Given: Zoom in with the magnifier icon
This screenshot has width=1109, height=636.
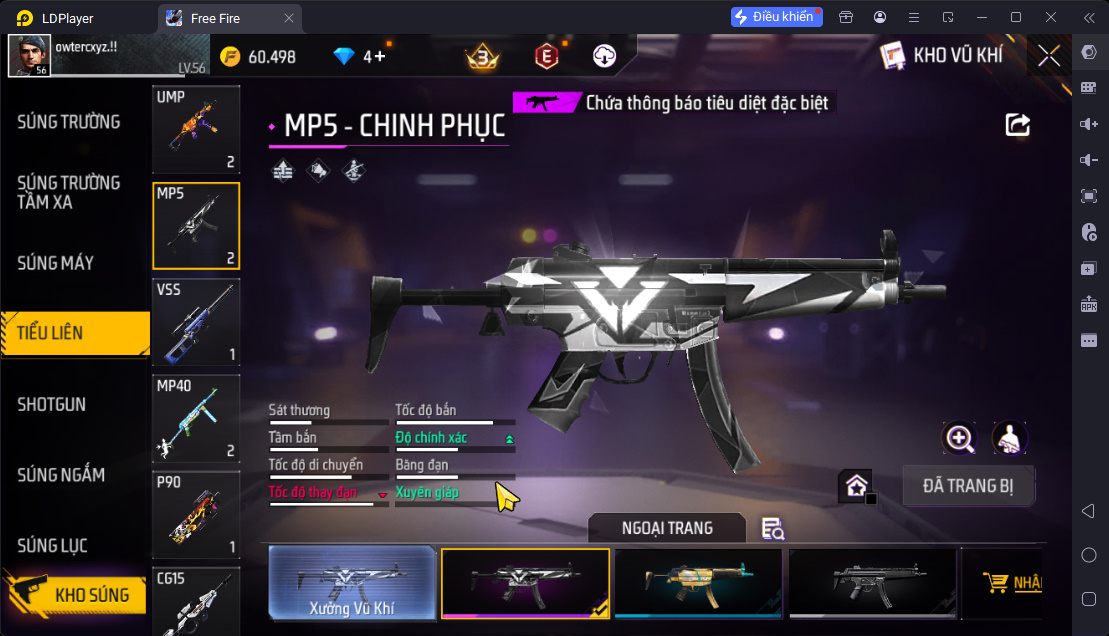Looking at the screenshot, I should click(959, 438).
